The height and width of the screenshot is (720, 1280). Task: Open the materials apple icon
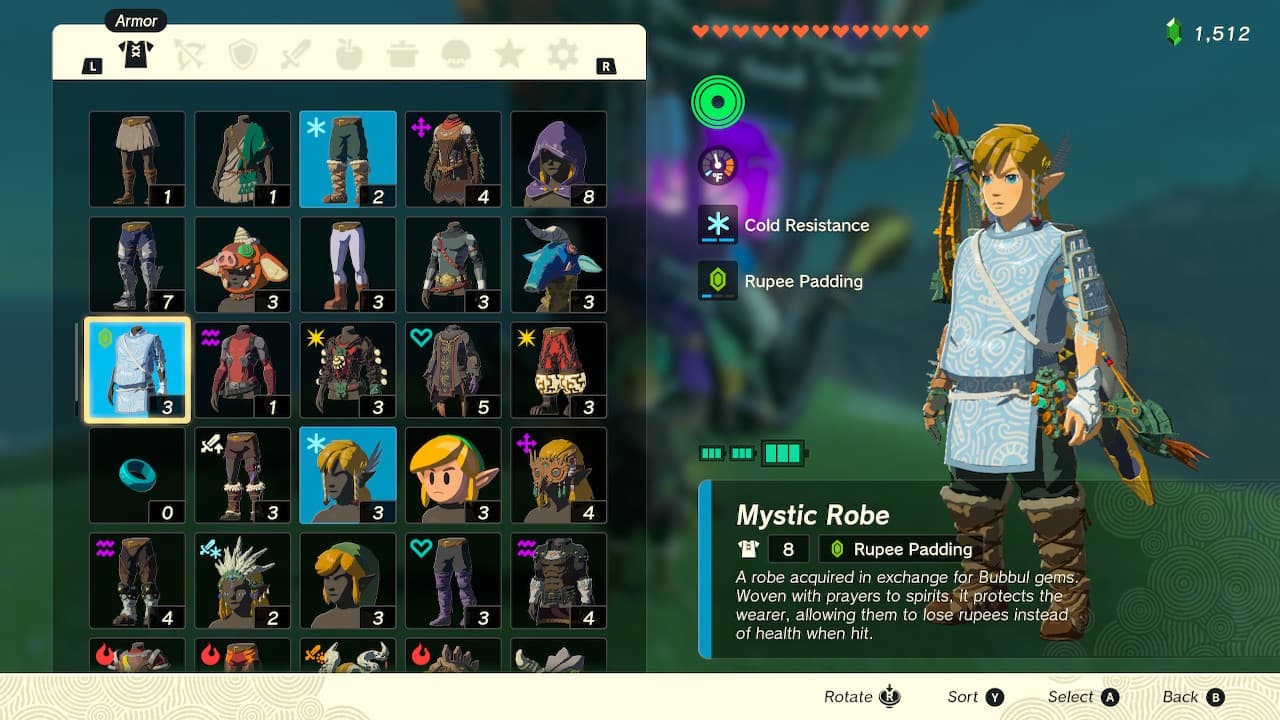pos(349,56)
